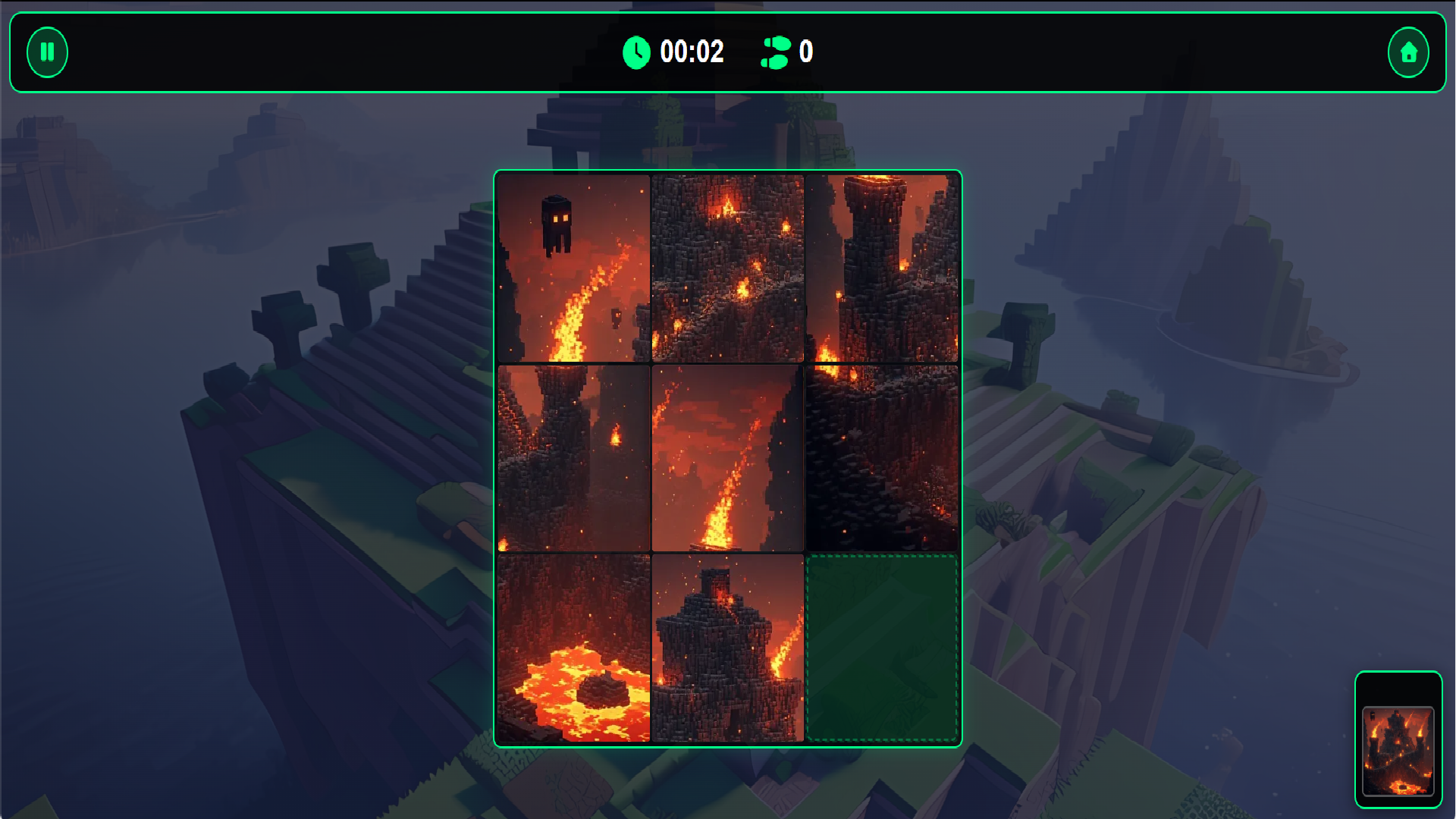1456x819 pixels.
Task: Click the middle-left cliff tile
Action: [574, 457]
